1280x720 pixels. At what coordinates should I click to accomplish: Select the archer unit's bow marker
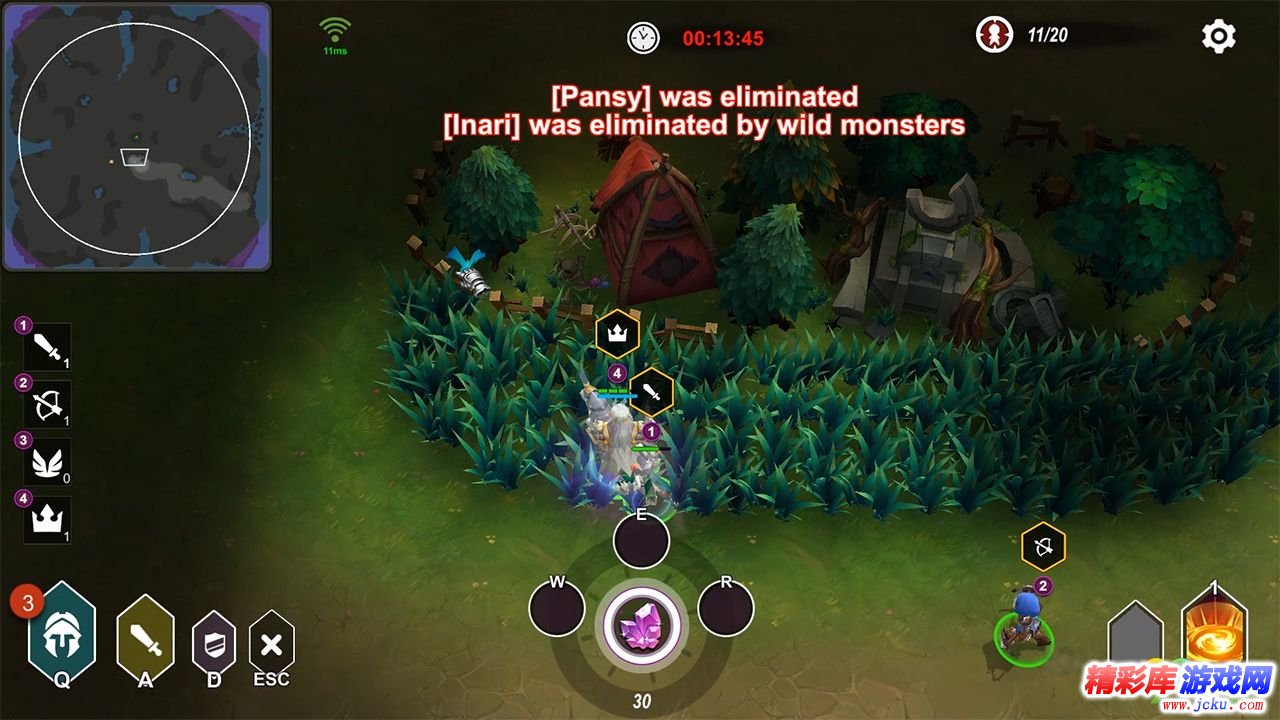(x=1043, y=547)
